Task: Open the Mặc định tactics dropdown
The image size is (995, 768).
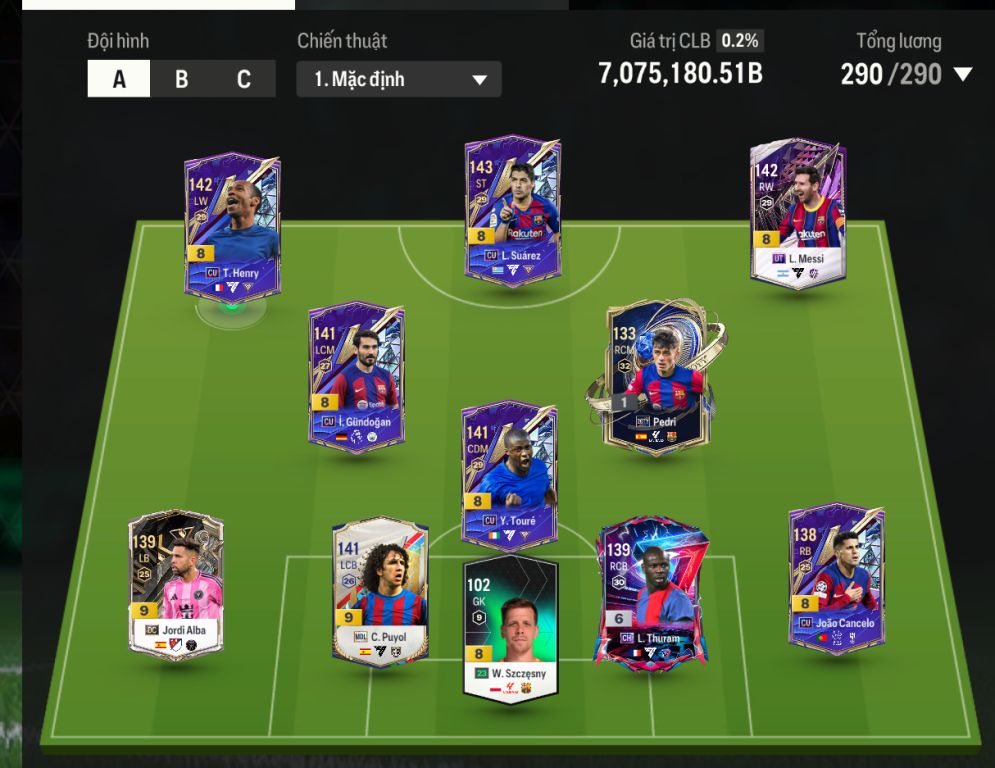Action: click(x=399, y=79)
